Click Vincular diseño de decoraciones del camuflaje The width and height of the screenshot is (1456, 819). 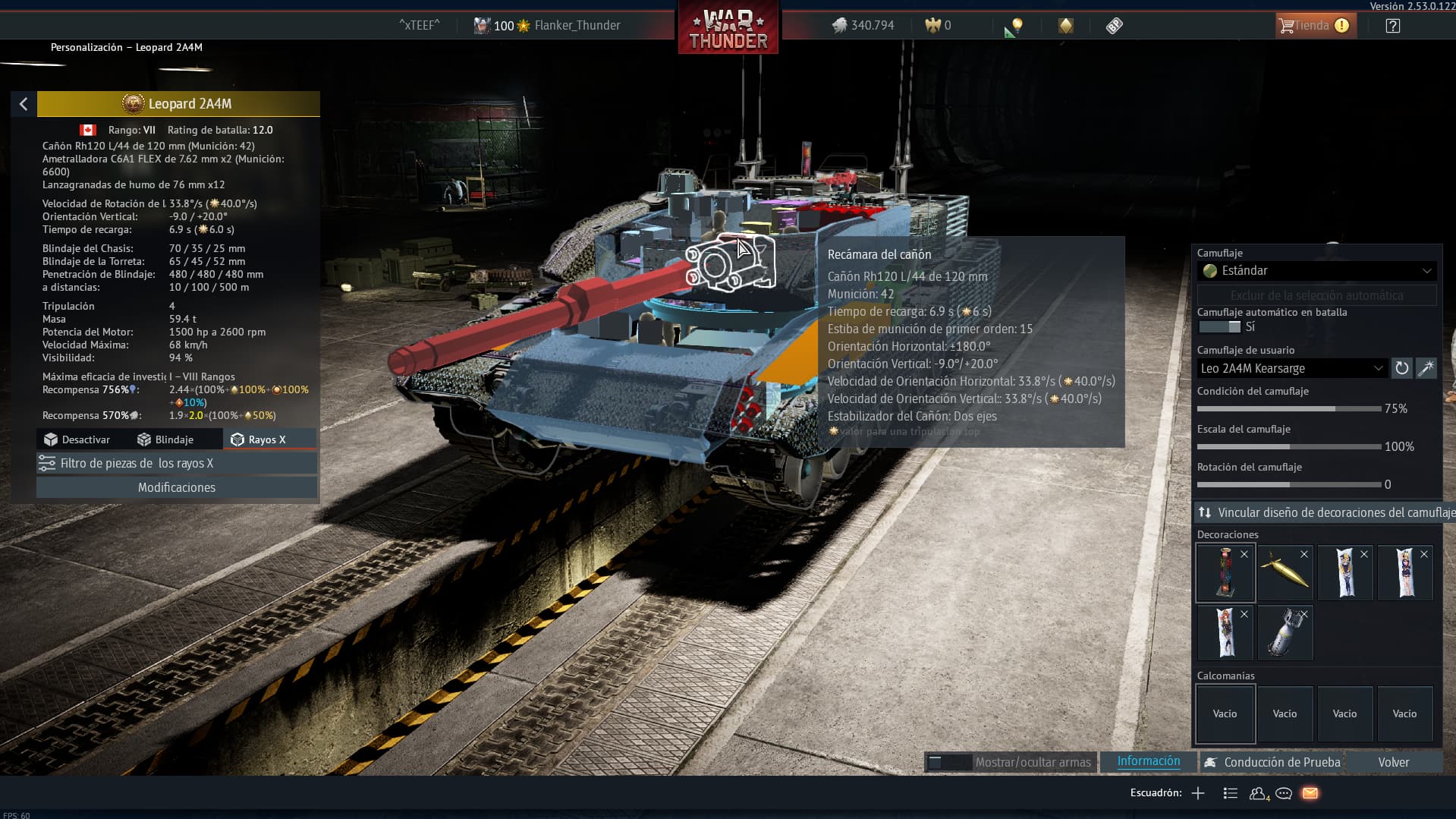tap(1324, 512)
